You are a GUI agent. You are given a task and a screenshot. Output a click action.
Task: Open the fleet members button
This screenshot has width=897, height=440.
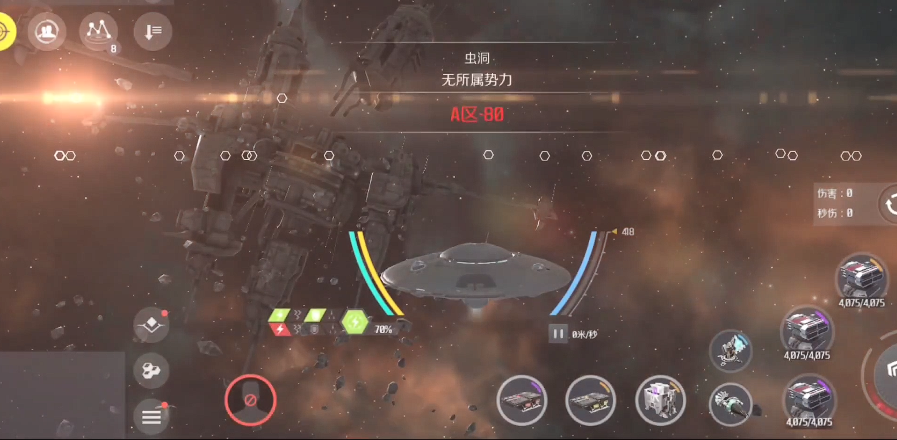point(47,32)
